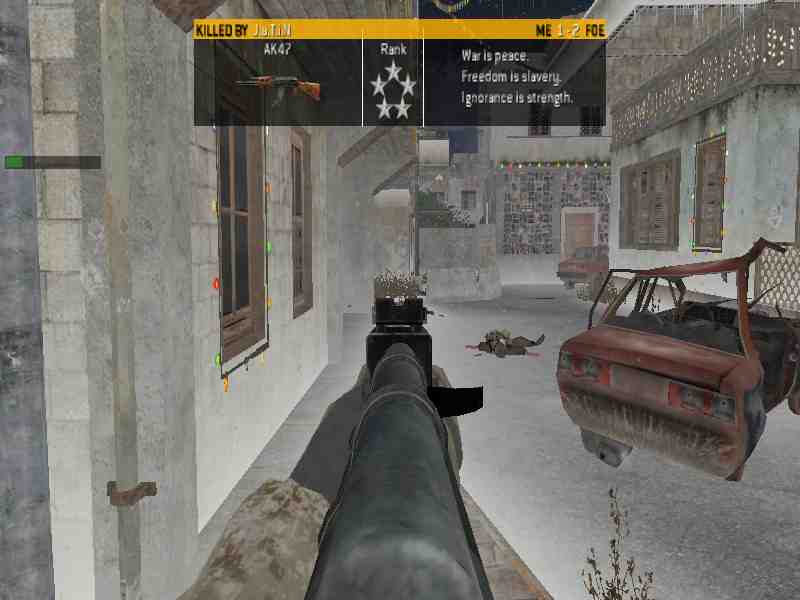Select the five-star Rank emblem
This screenshot has width=800, height=600.
click(393, 90)
